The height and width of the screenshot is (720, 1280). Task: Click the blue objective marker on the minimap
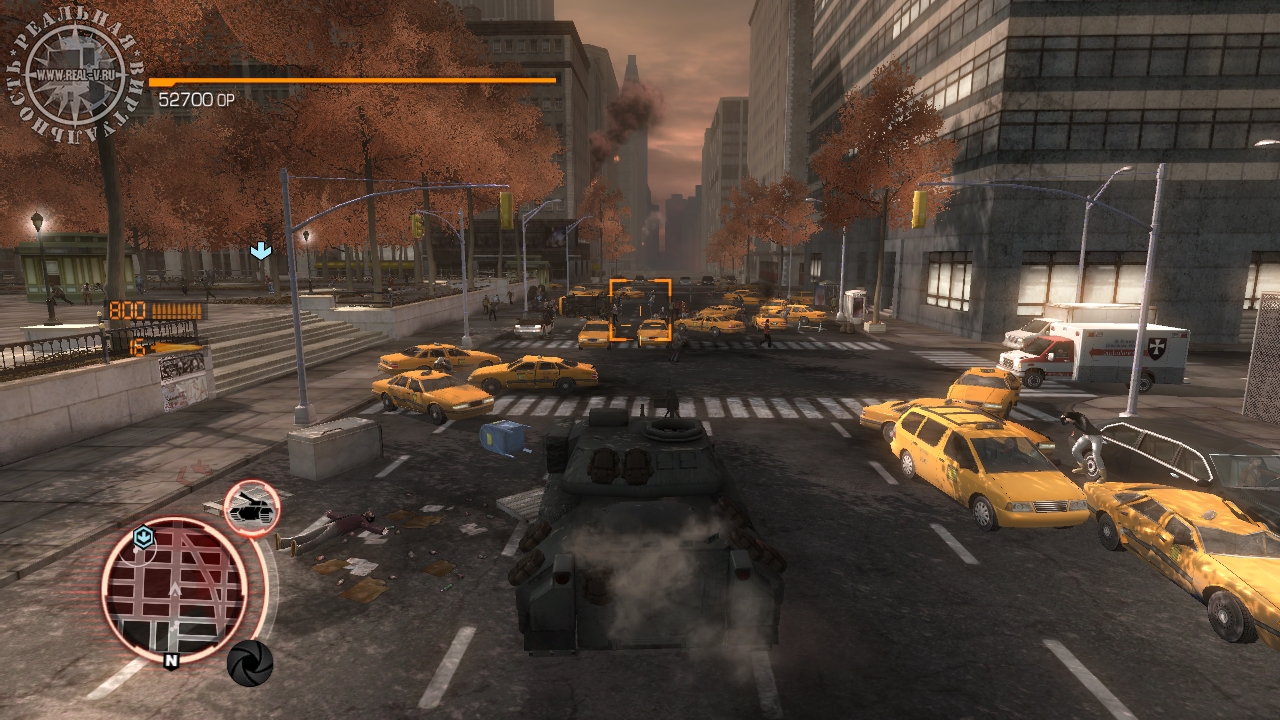coord(143,538)
